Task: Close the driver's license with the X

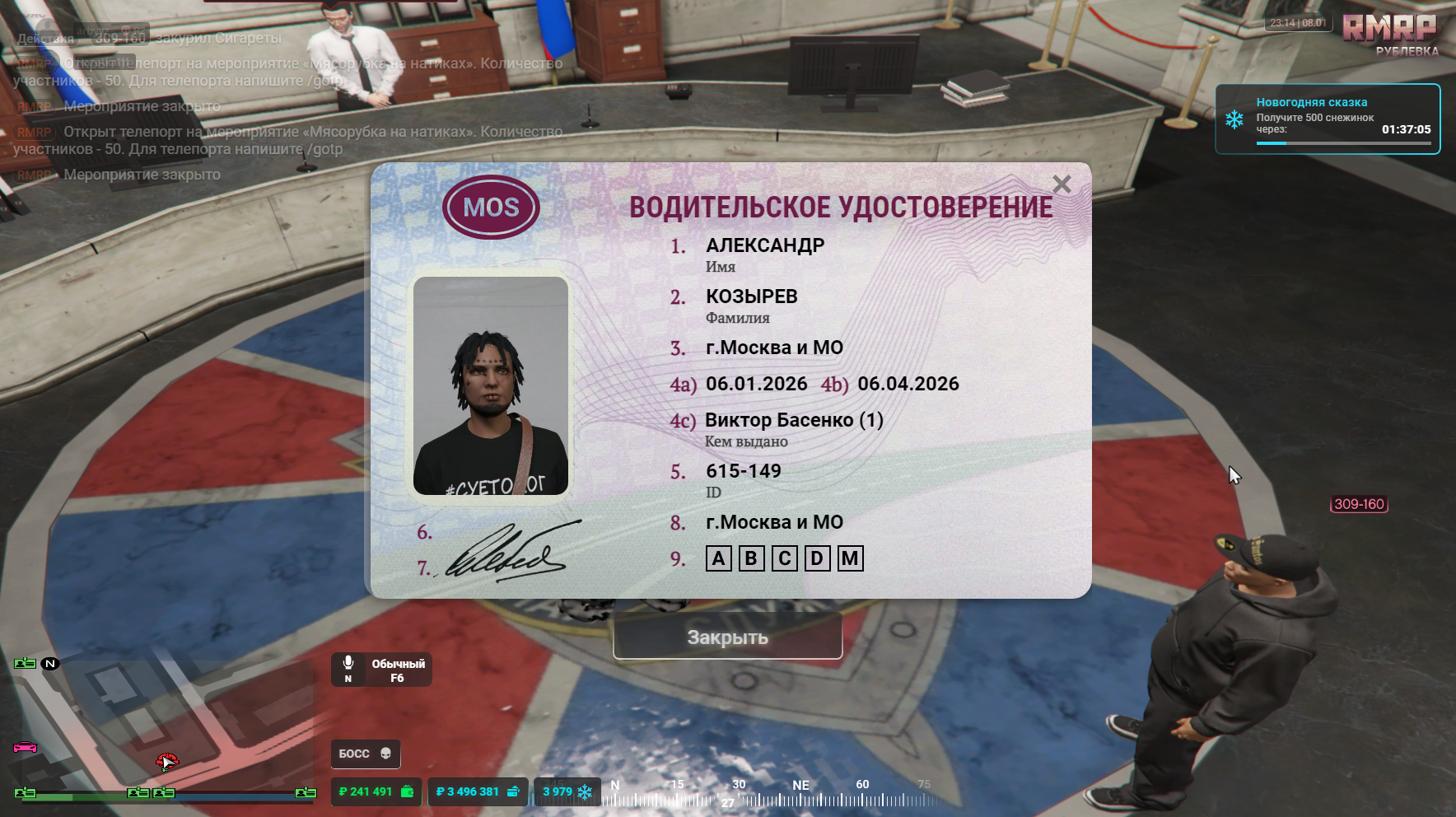Action: pyautogui.click(x=1062, y=184)
